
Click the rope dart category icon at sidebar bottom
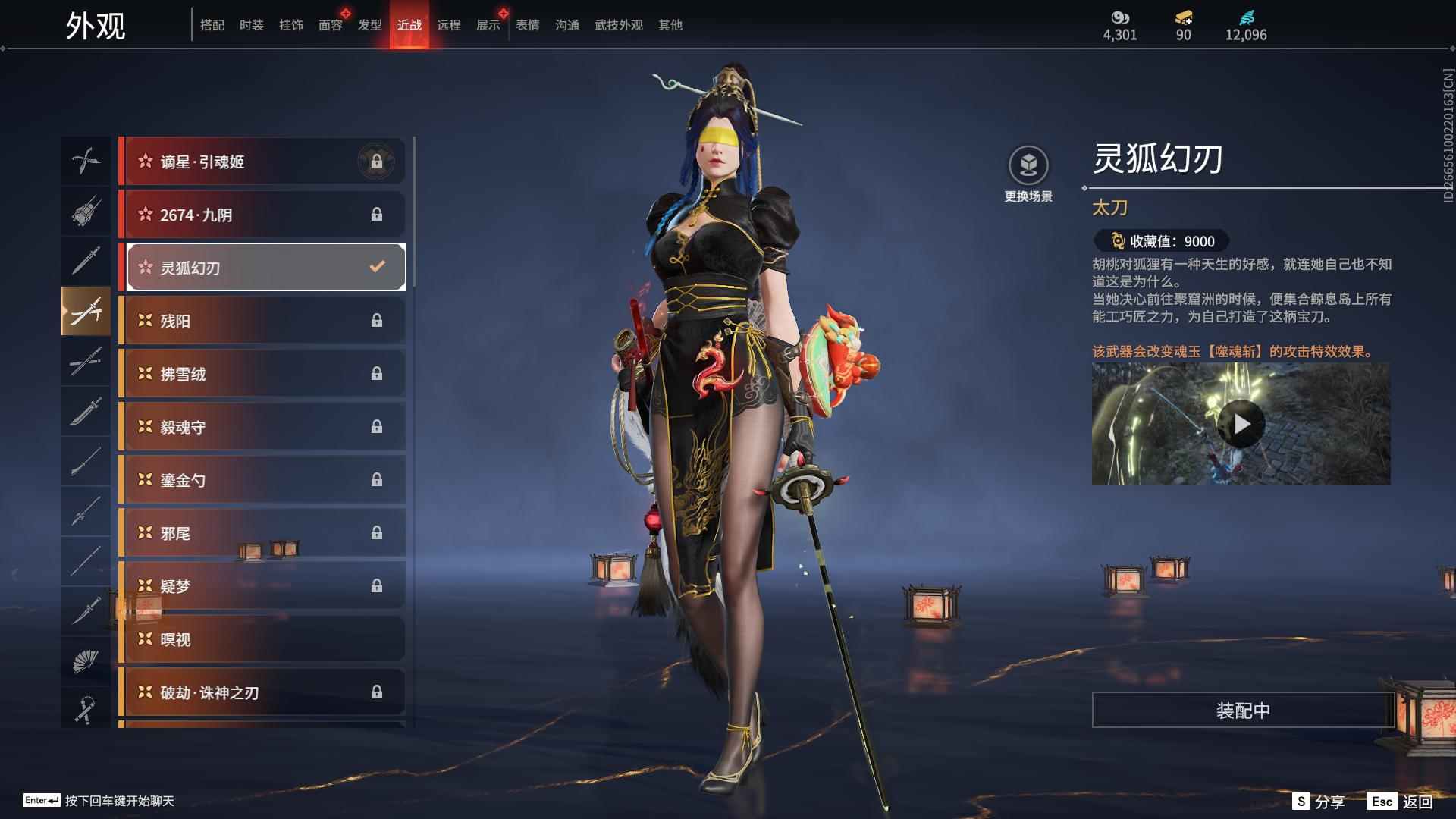[86, 710]
